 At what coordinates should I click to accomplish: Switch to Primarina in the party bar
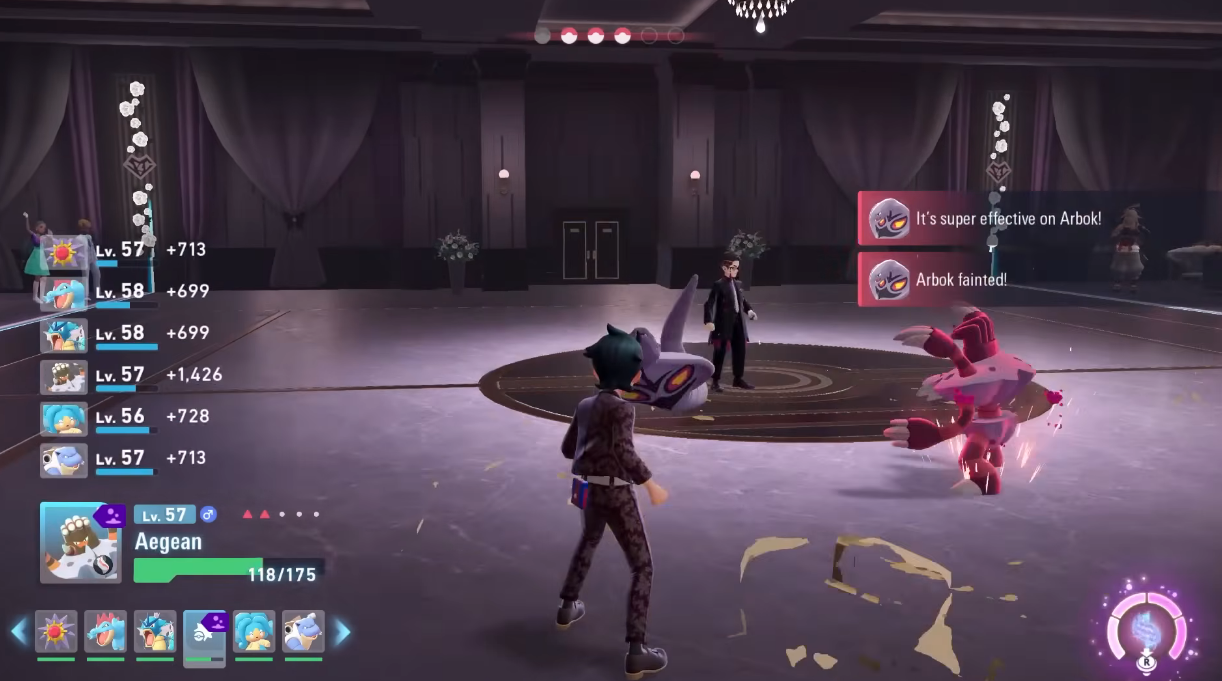(254, 632)
